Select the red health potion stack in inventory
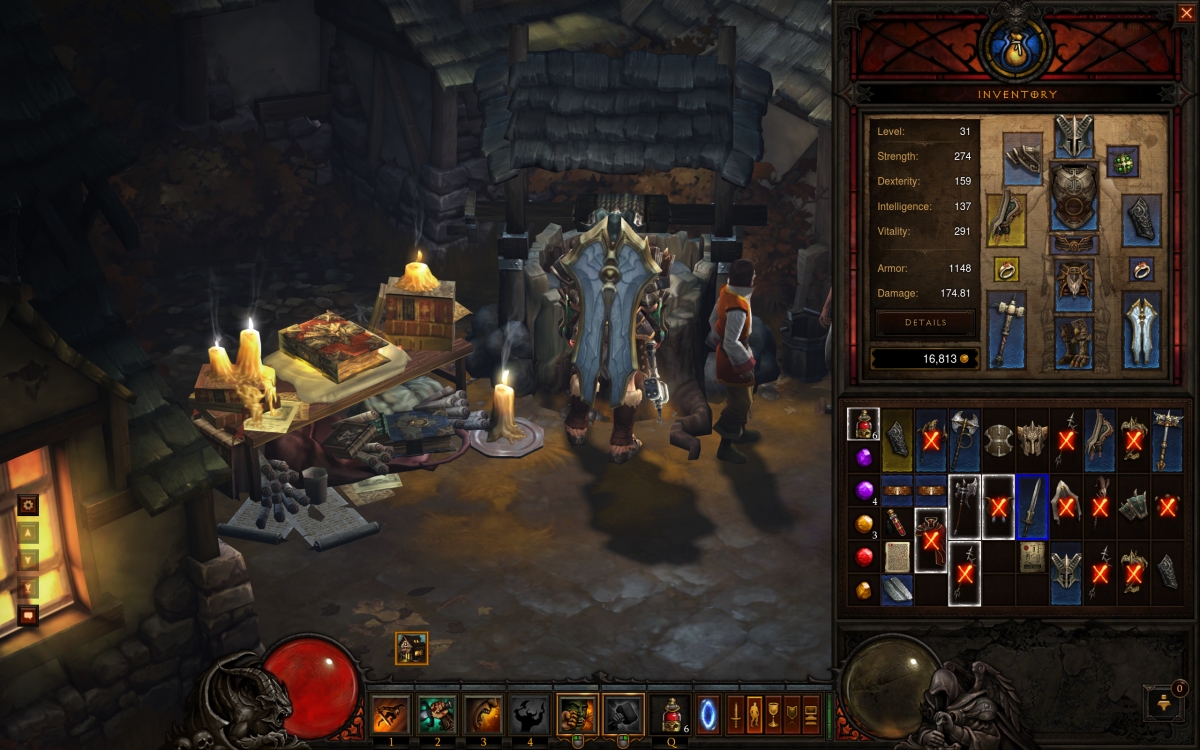 pyautogui.click(x=863, y=425)
